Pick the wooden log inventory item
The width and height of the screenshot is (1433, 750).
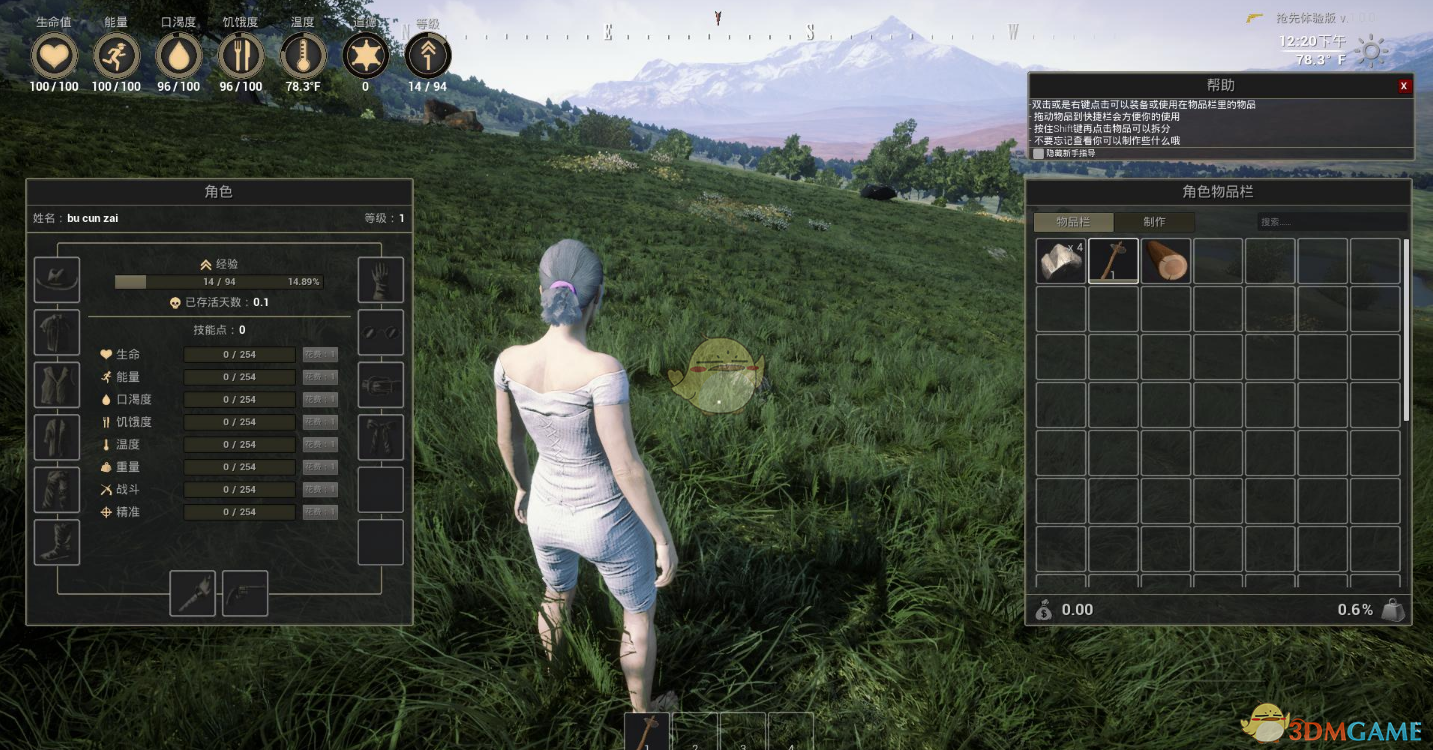click(1166, 261)
